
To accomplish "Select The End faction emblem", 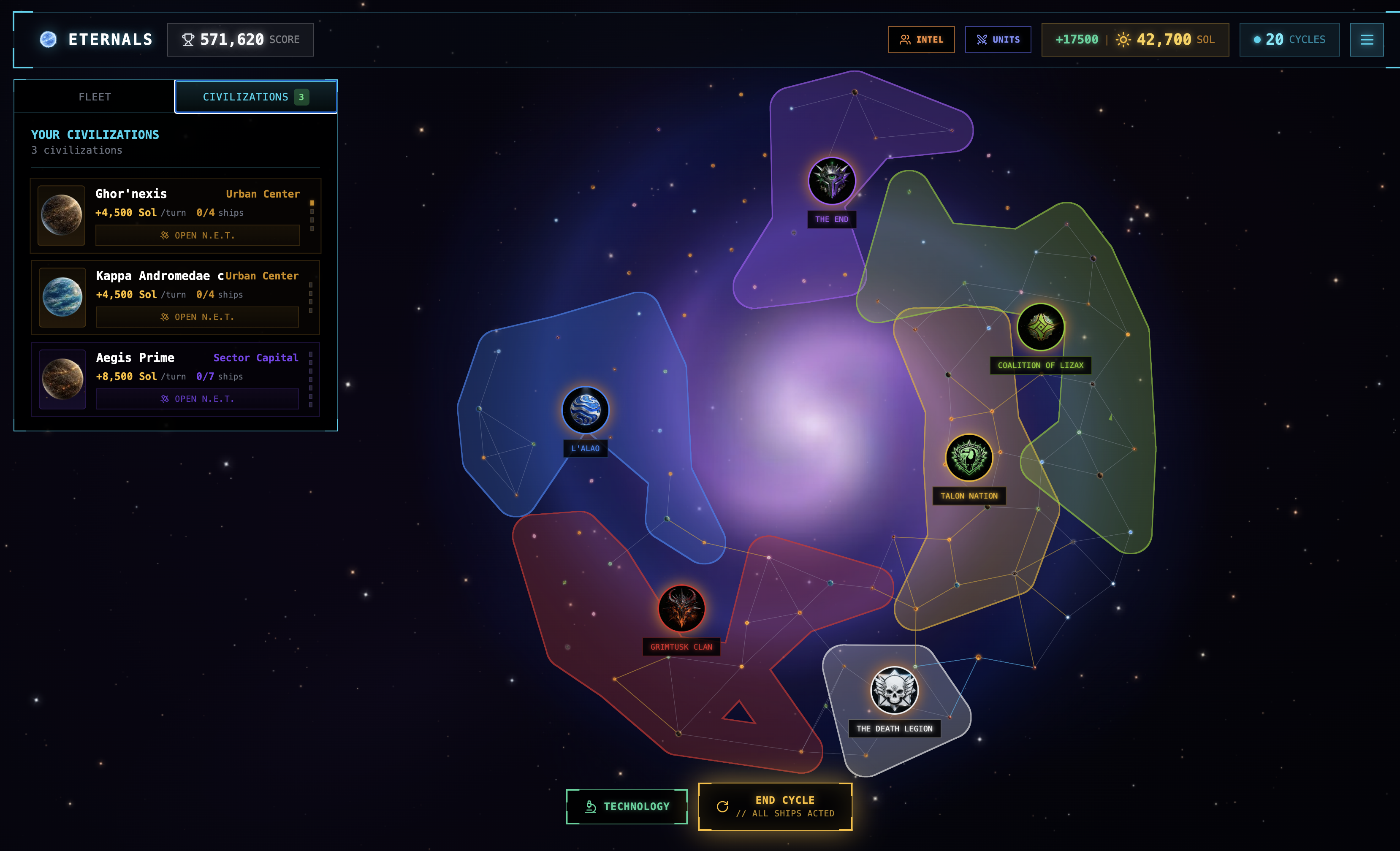I will (x=832, y=181).
